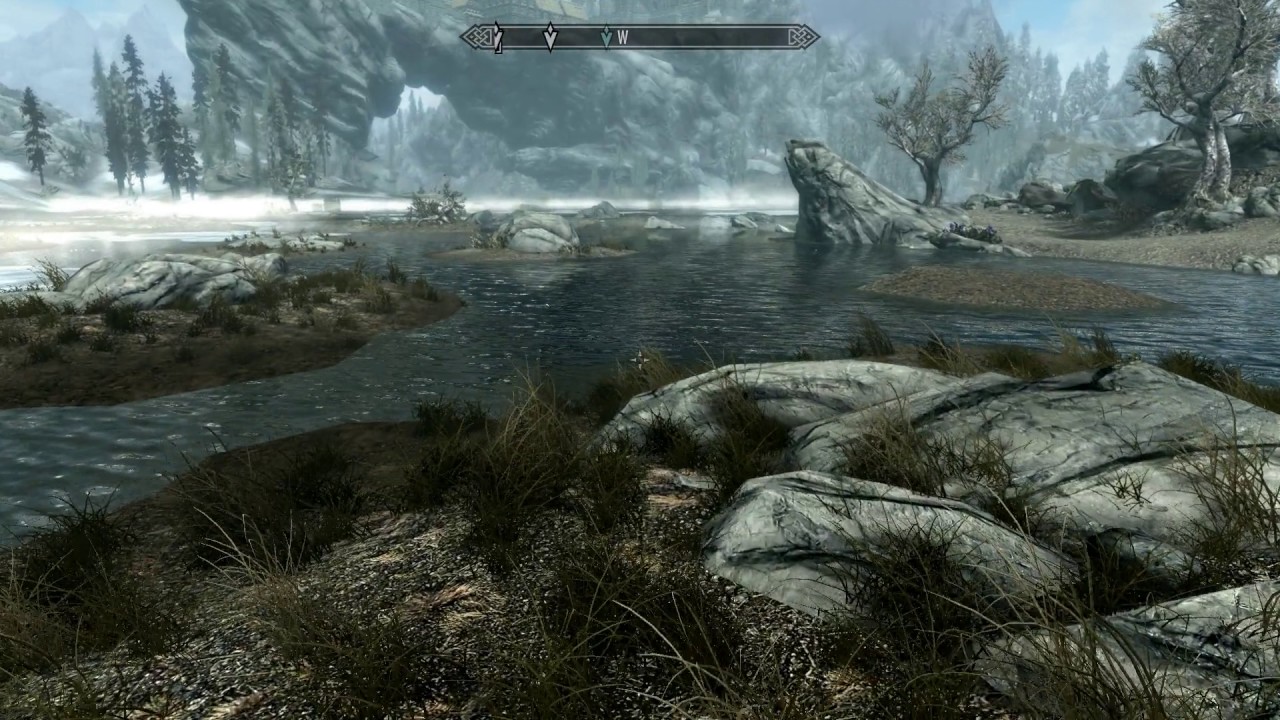The width and height of the screenshot is (1280, 720).
Task: Click the white quest marker on the compass
Action: (x=549, y=38)
